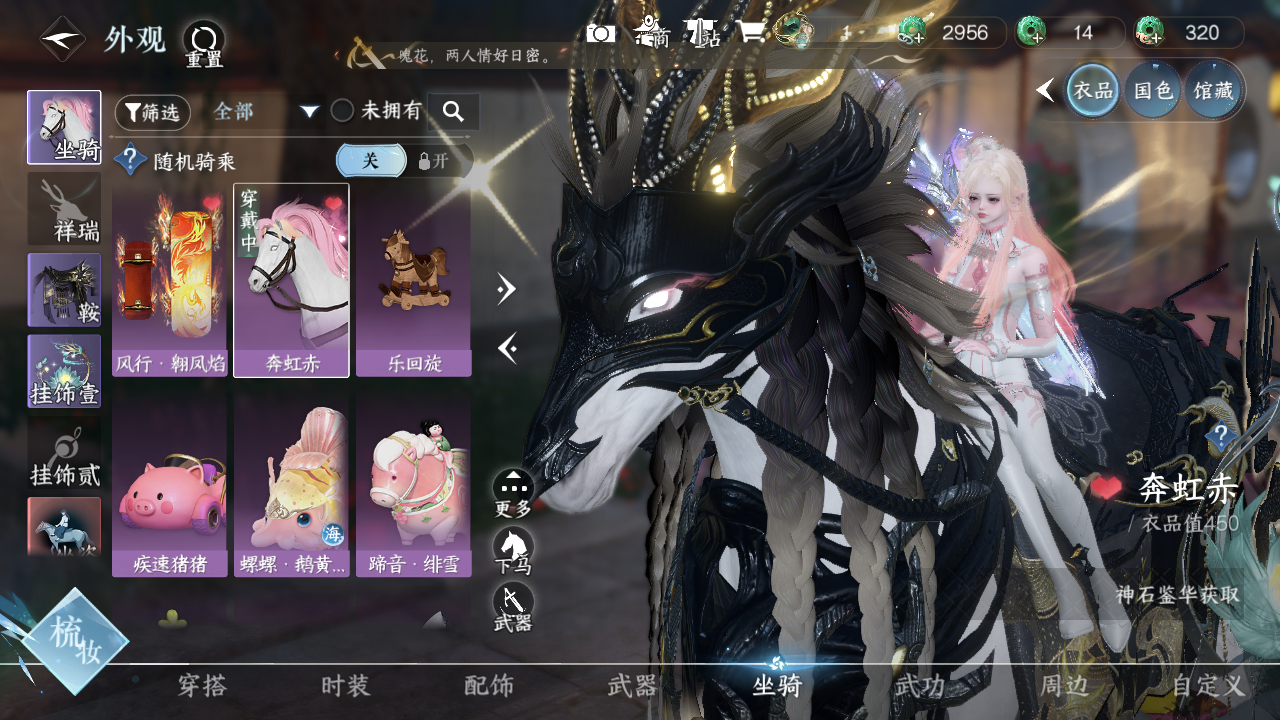Open the 鞍 saddle category
1280x720 pixels.
click(x=64, y=290)
